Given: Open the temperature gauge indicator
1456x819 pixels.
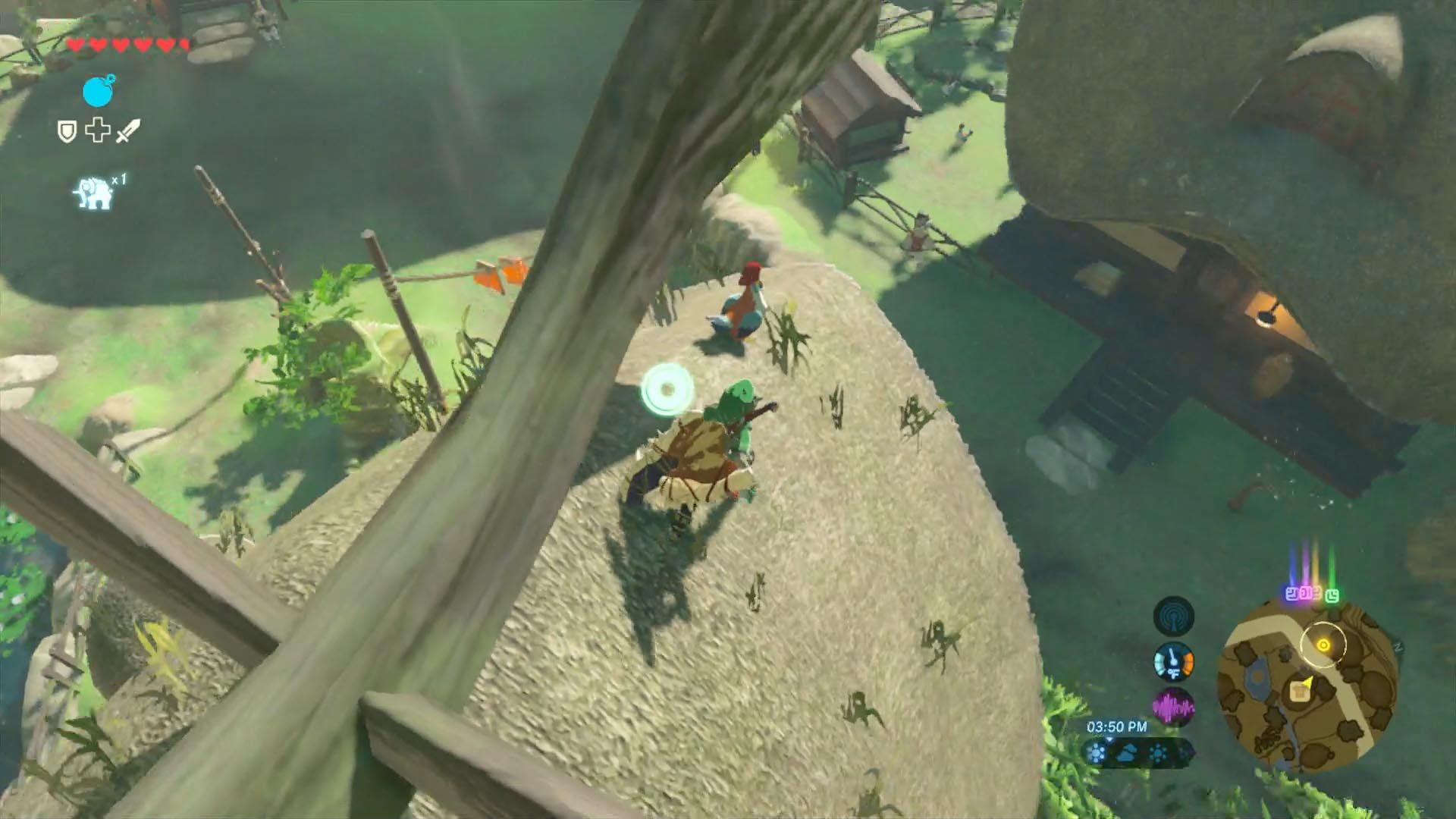Looking at the screenshot, I should (x=1173, y=663).
